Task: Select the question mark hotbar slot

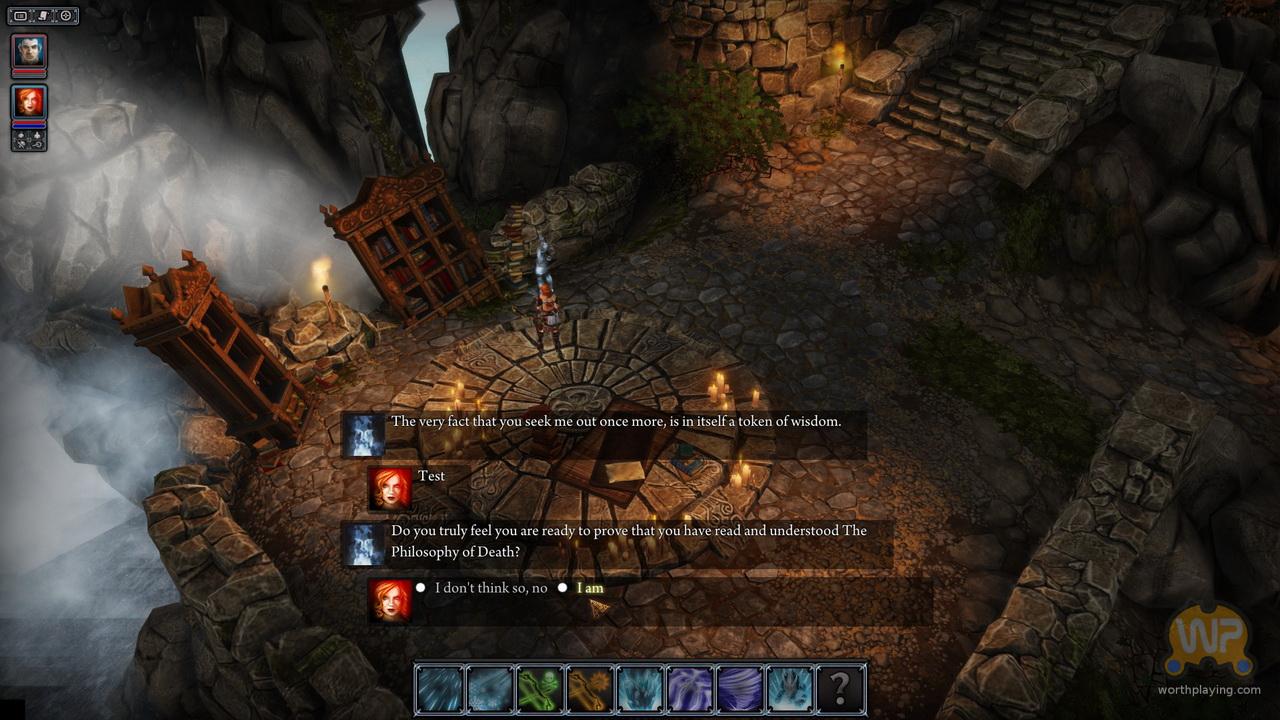Action: [x=840, y=689]
